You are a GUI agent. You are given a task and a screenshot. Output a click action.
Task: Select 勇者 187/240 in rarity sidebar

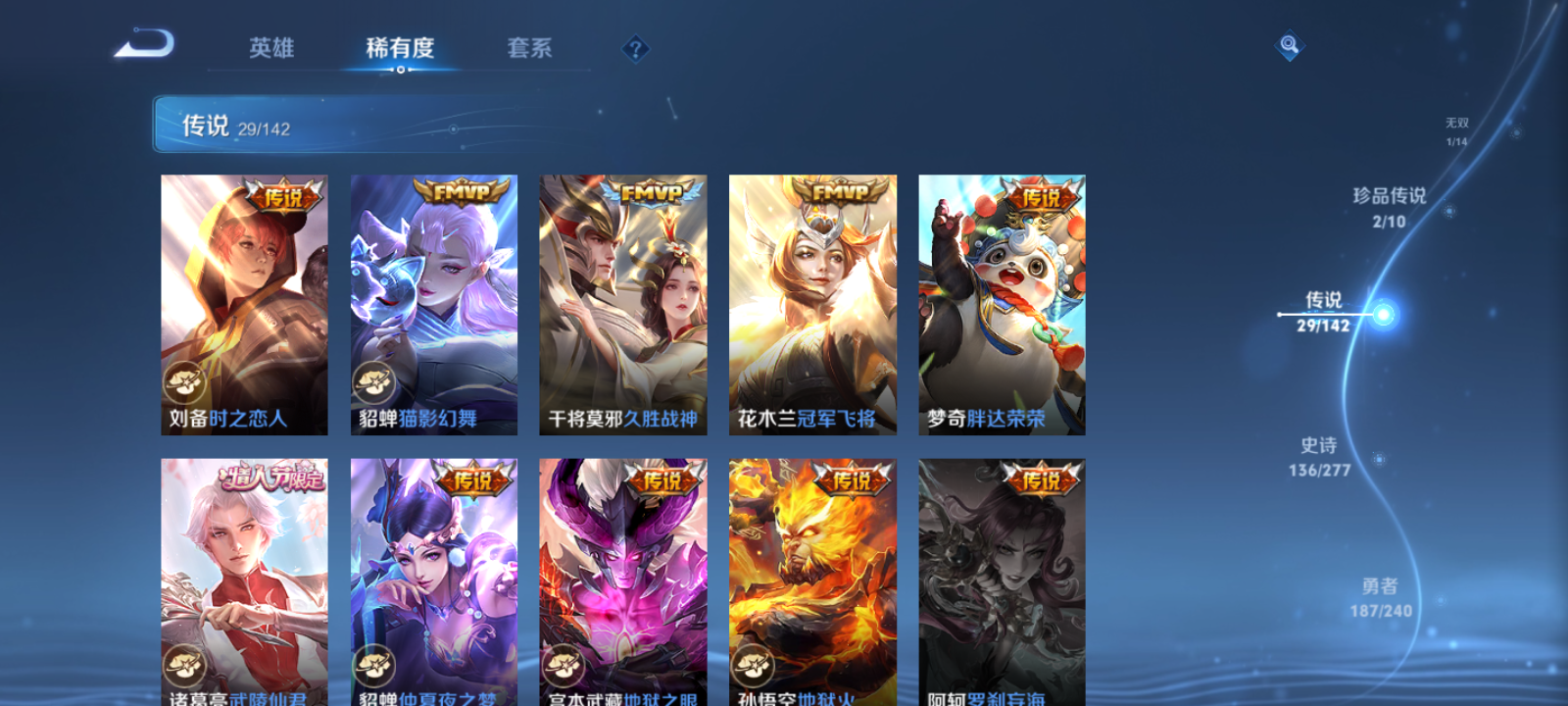pos(1382,593)
